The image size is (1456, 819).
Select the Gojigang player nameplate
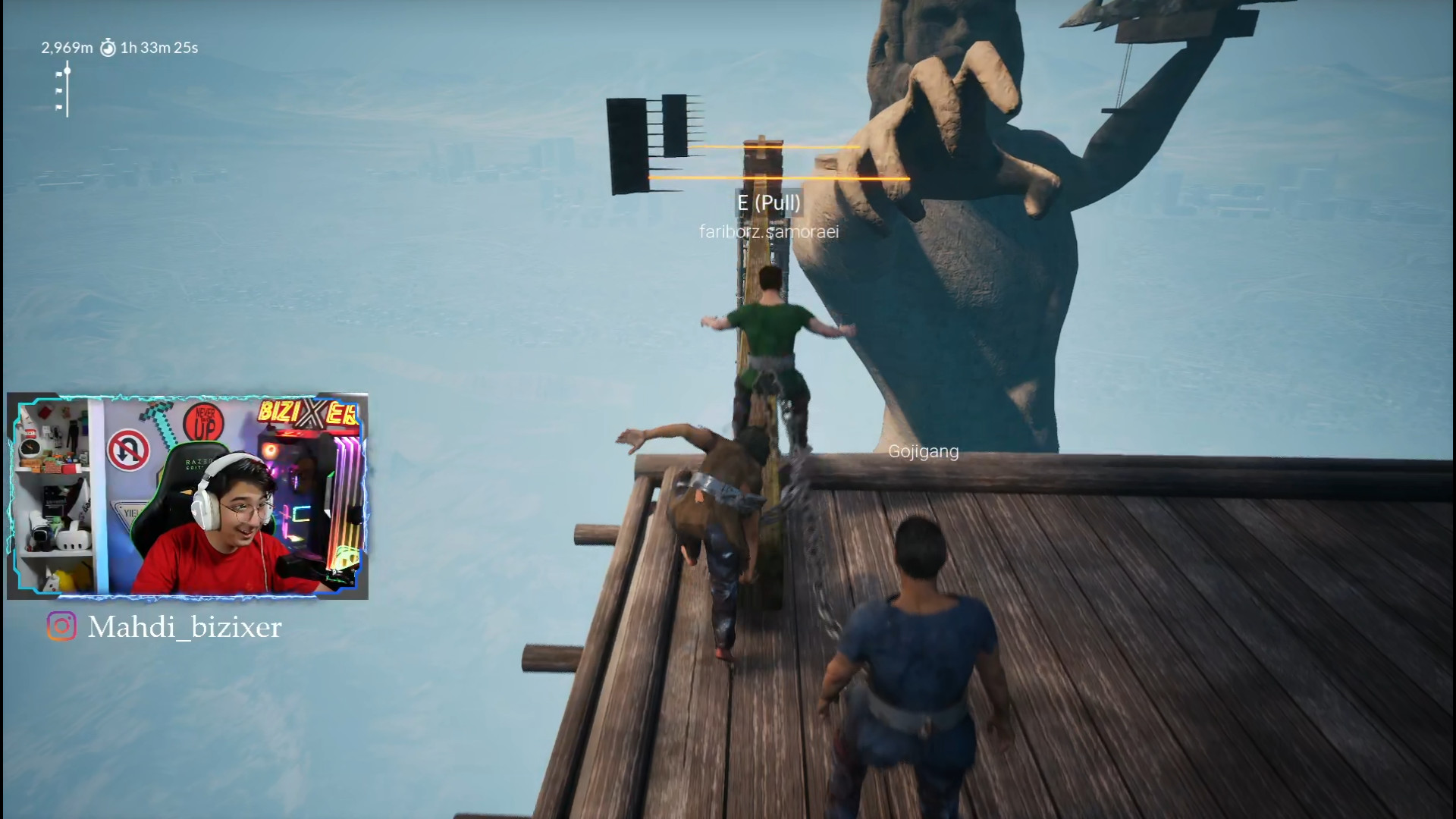[923, 452]
